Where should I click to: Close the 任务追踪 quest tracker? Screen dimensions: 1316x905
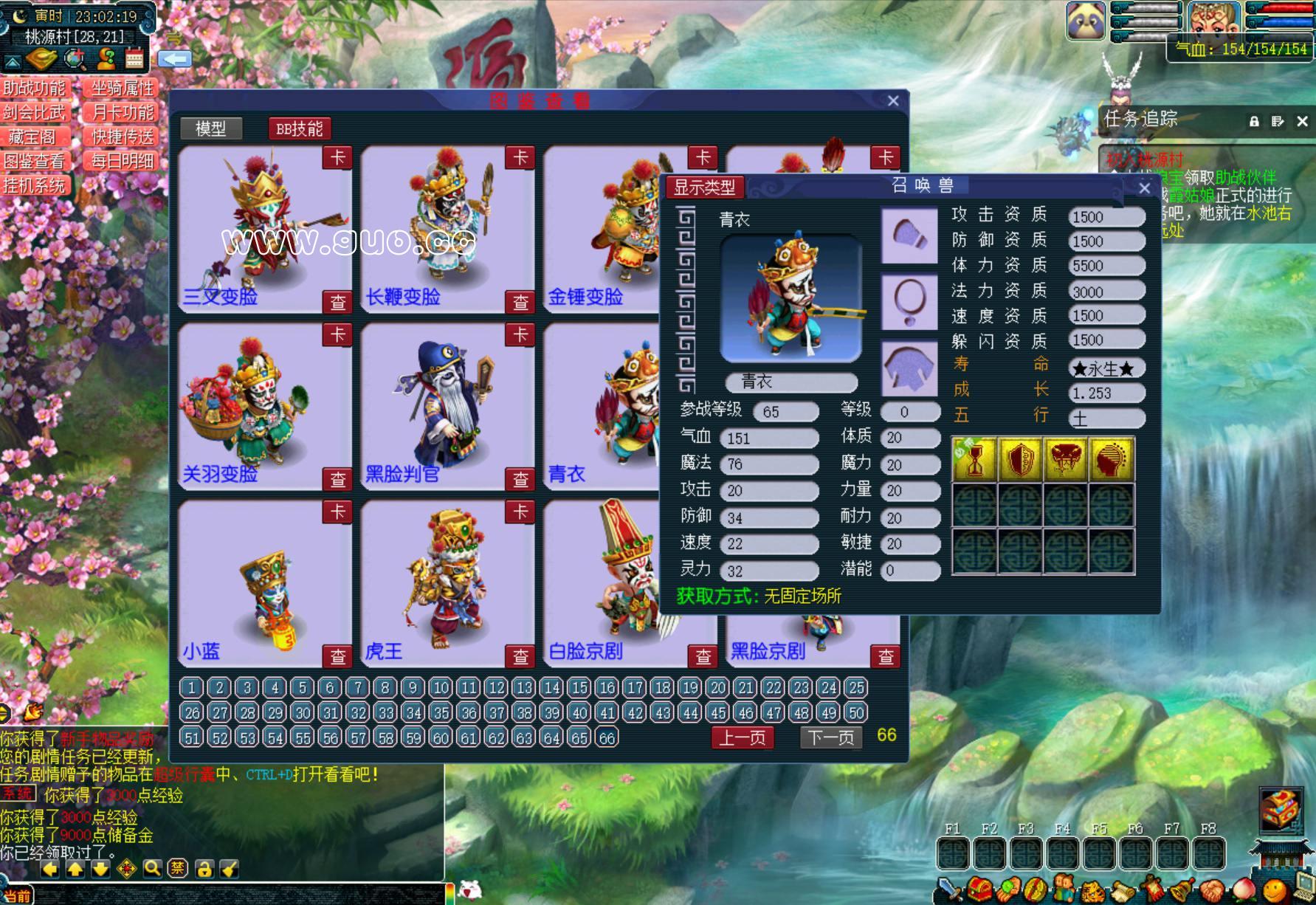point(1302,121)
